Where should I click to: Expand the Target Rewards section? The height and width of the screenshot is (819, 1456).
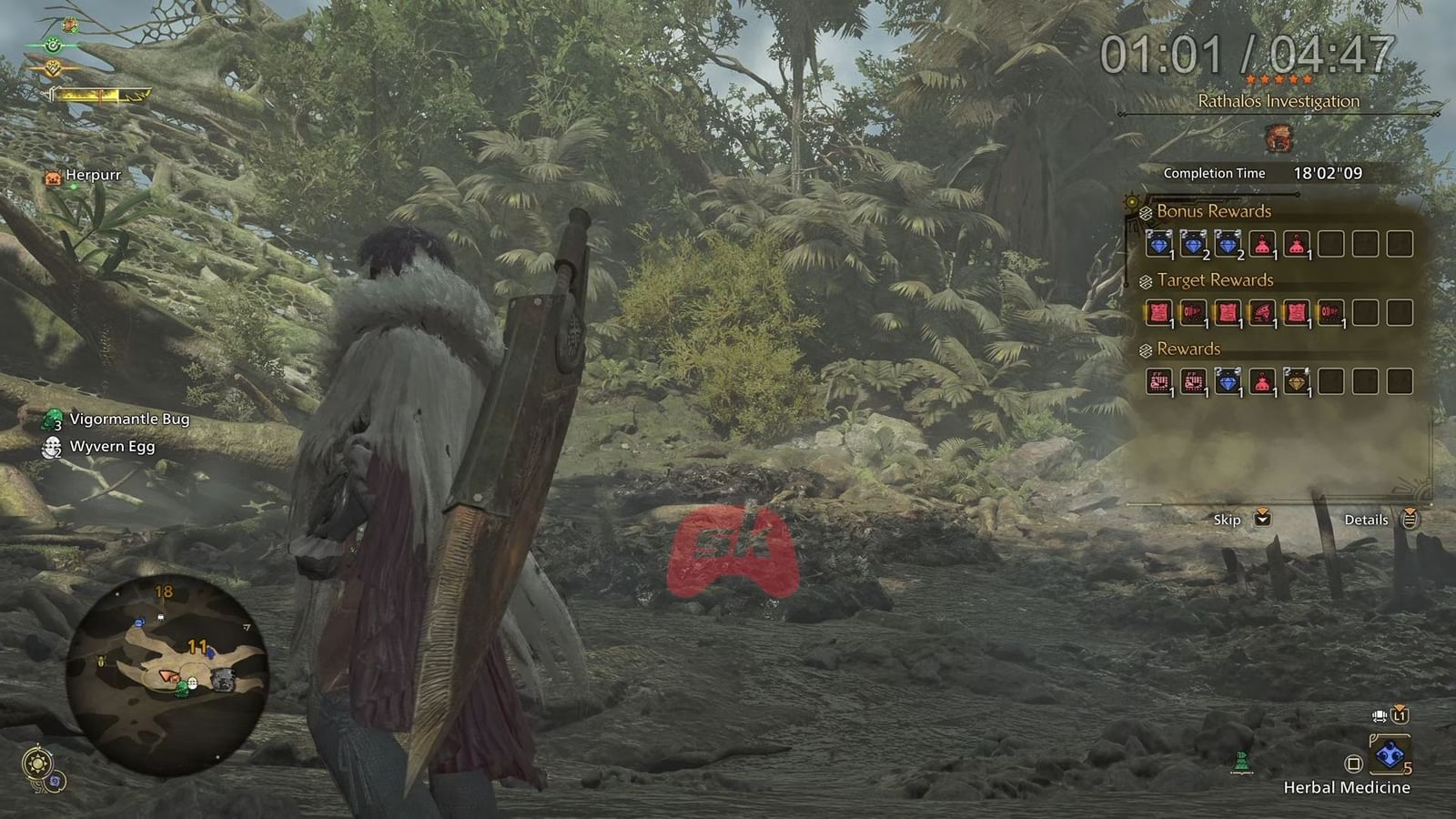[x=1144, y=280]
